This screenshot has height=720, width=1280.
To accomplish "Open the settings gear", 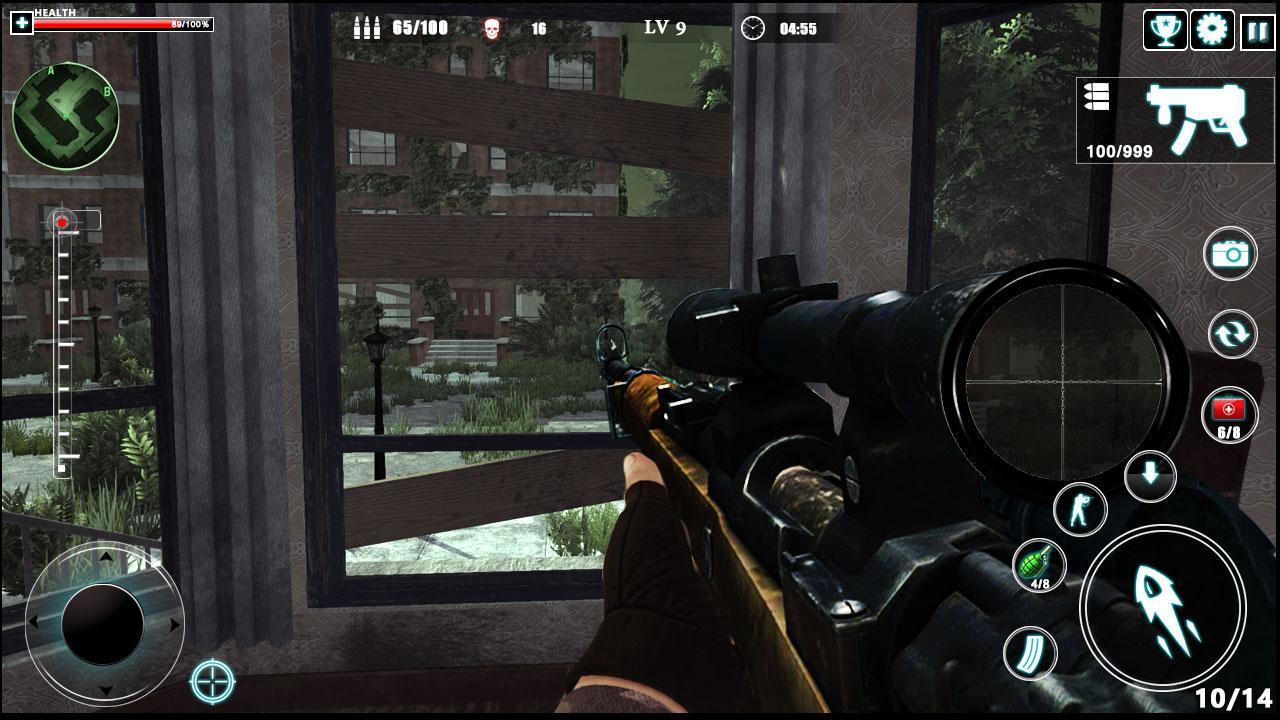I will 1212,30.
